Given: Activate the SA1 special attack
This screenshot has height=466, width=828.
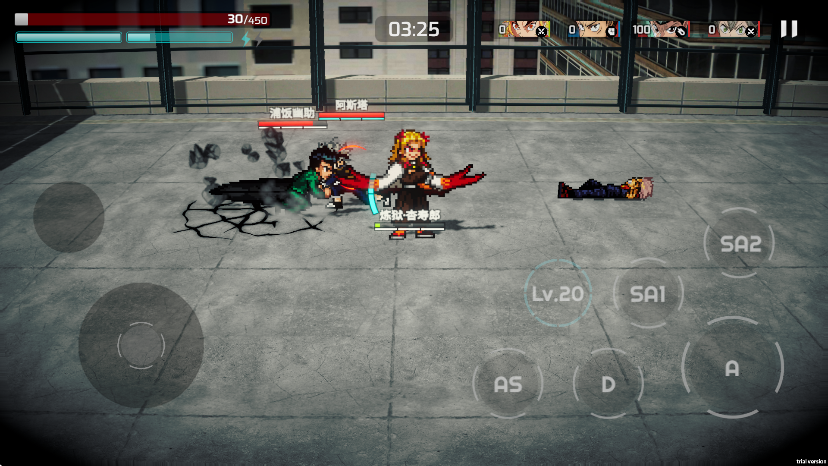Looking at the screenshot, I should pyautogui.click(x=648, y=294).
